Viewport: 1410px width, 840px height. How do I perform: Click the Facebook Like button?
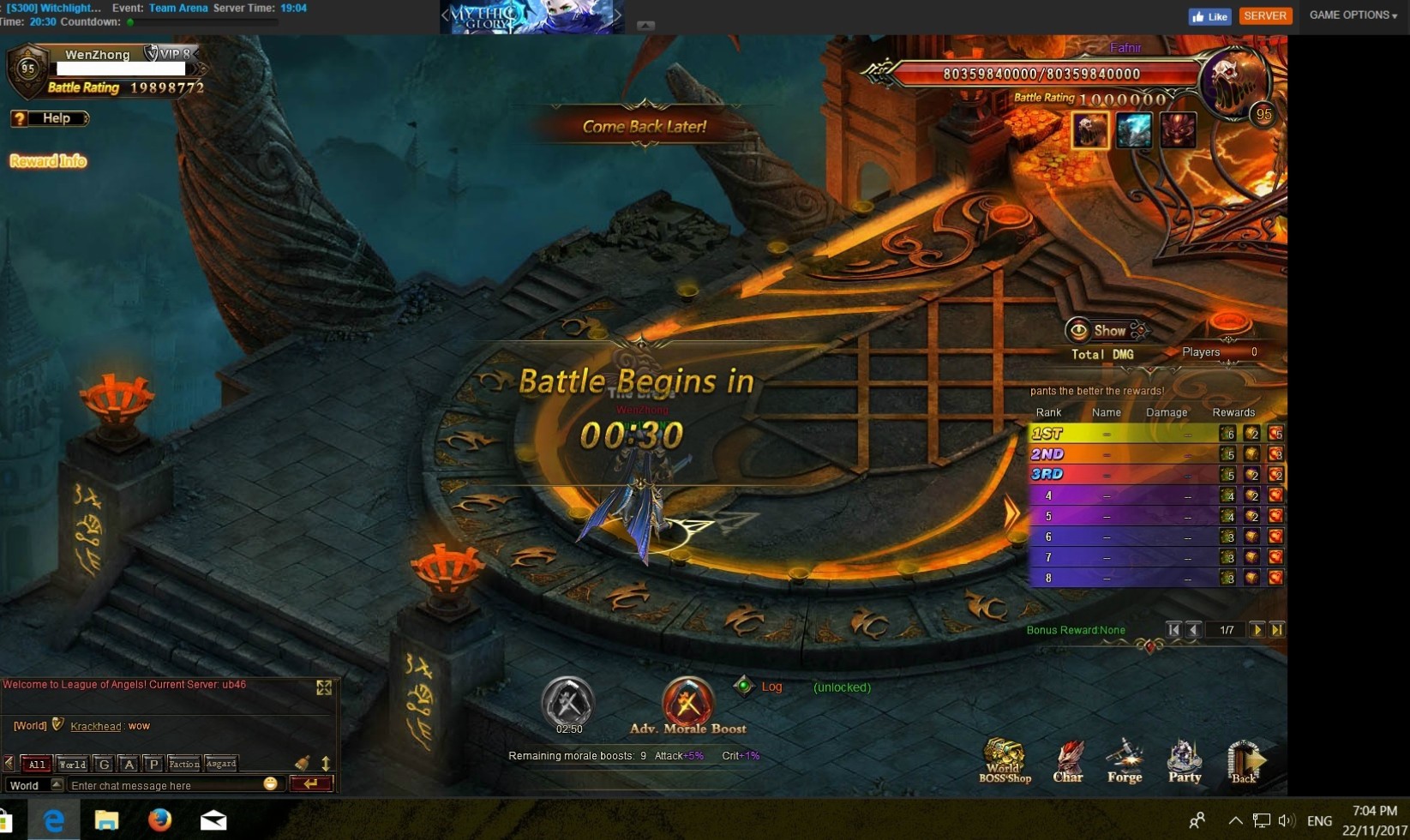point(1209,16)
